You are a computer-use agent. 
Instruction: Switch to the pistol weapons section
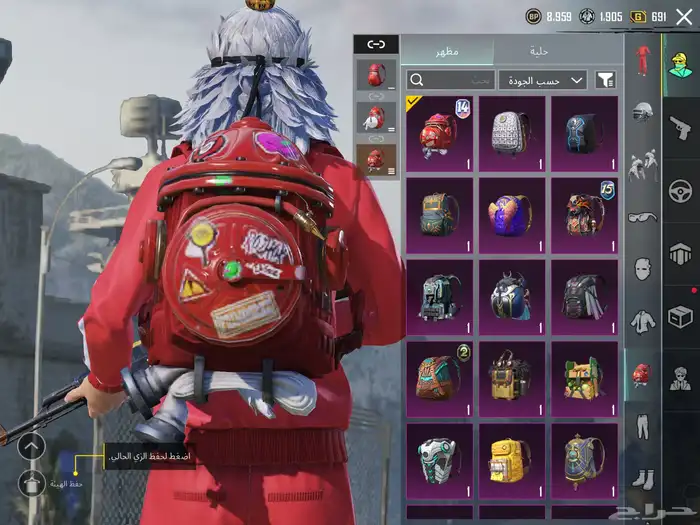(680, 127)
